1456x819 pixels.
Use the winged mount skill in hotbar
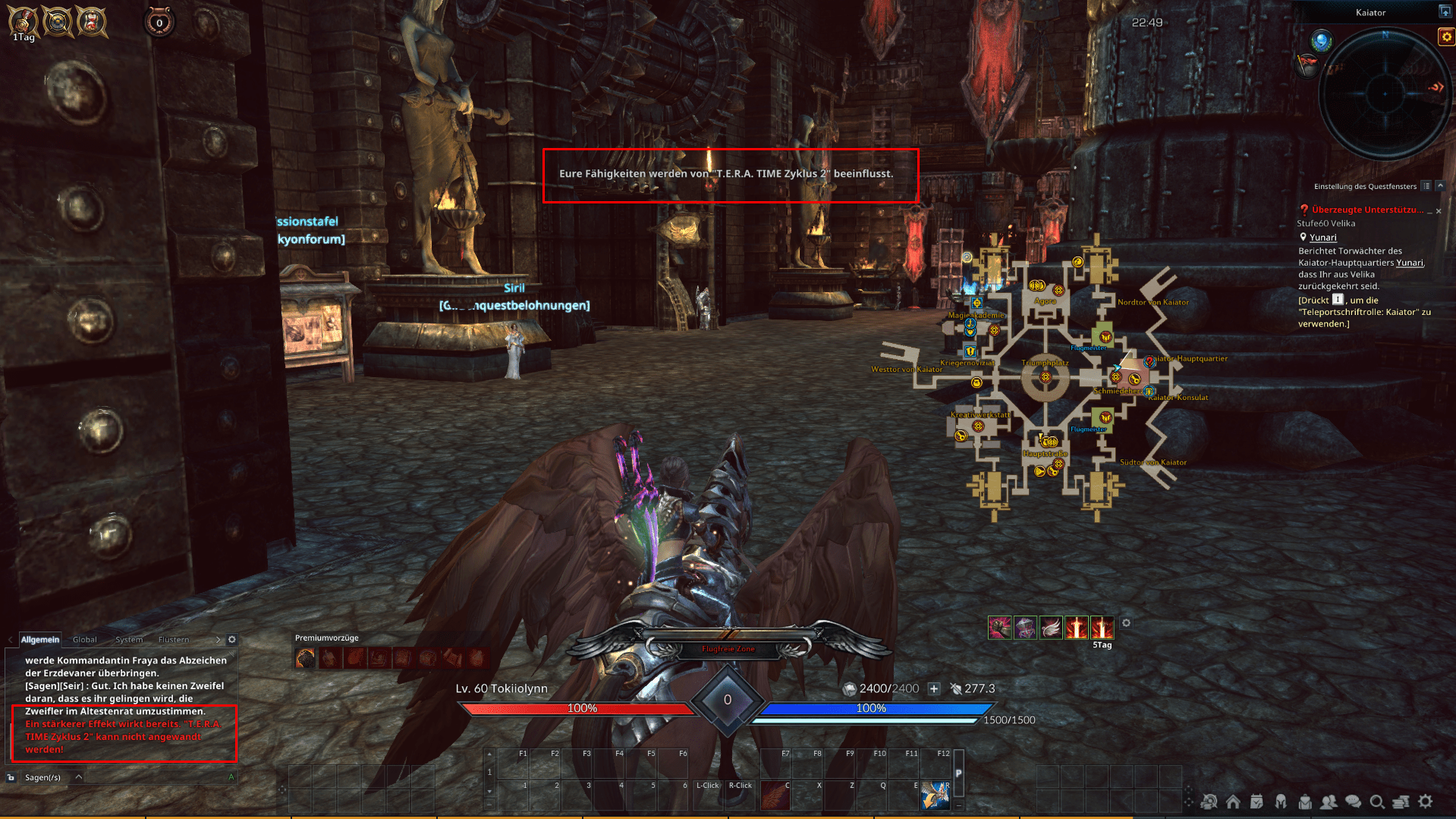(x=936, y=795)
